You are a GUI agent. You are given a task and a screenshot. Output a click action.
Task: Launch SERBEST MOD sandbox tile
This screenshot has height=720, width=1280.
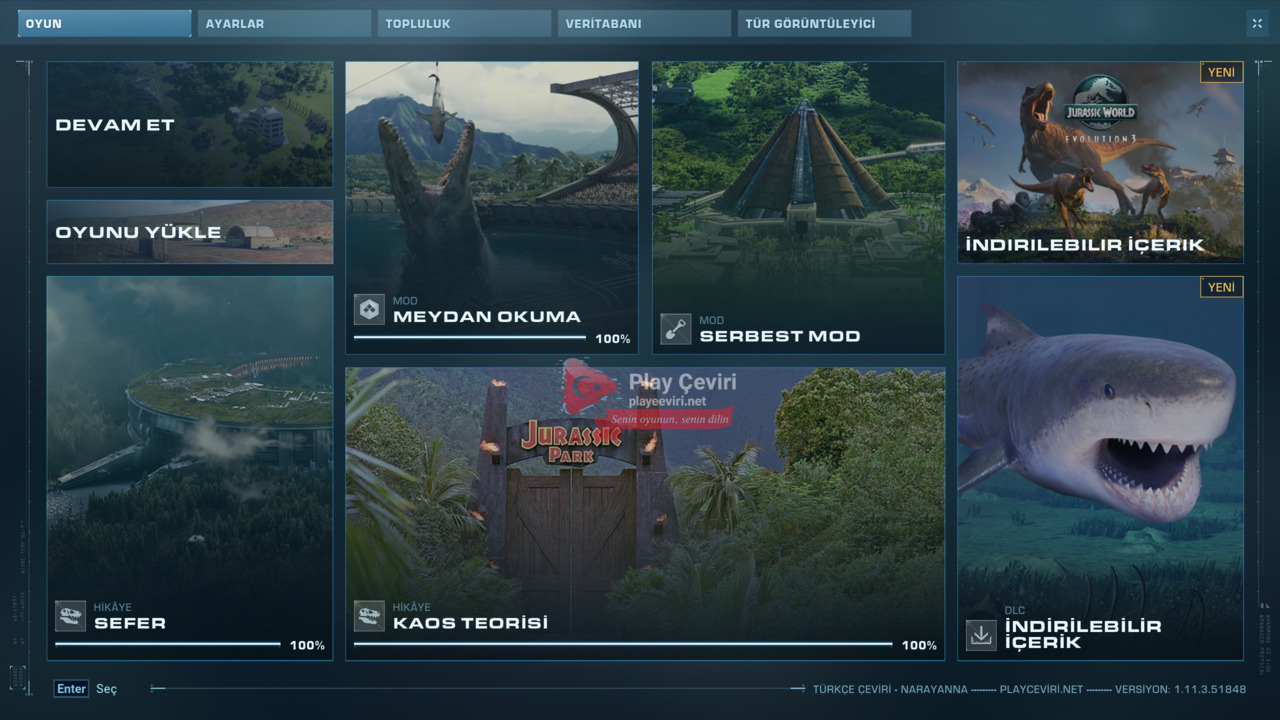[798, 208]
